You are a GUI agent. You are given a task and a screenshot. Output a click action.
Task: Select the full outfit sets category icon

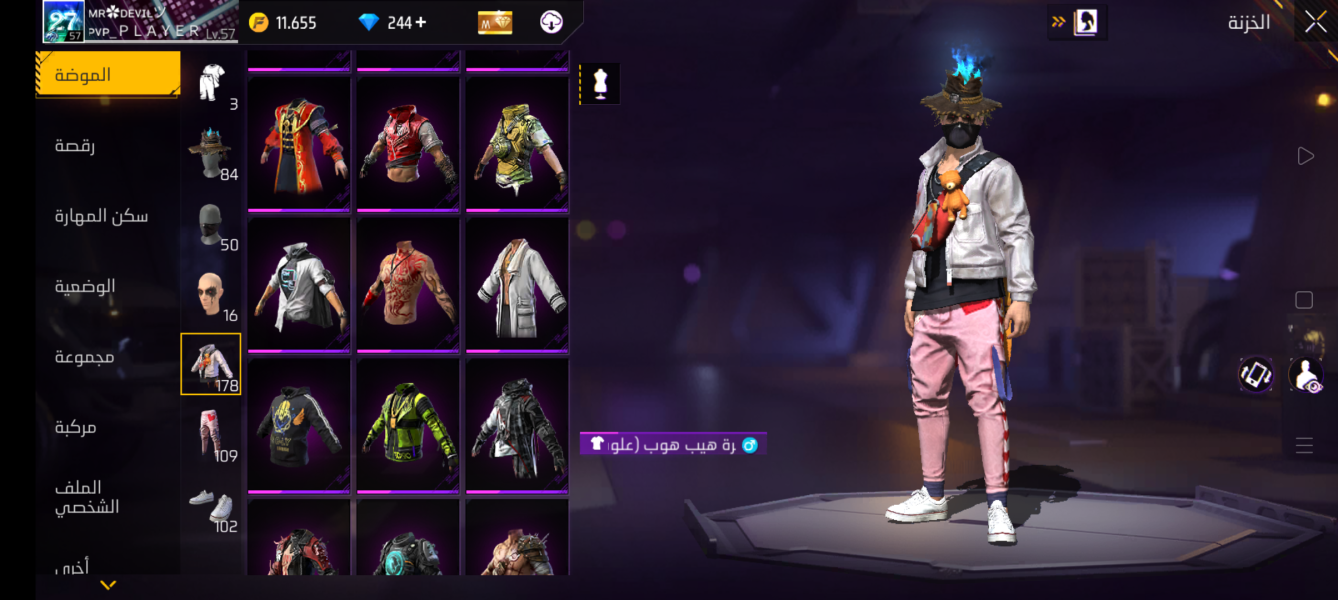coord(211,83)
